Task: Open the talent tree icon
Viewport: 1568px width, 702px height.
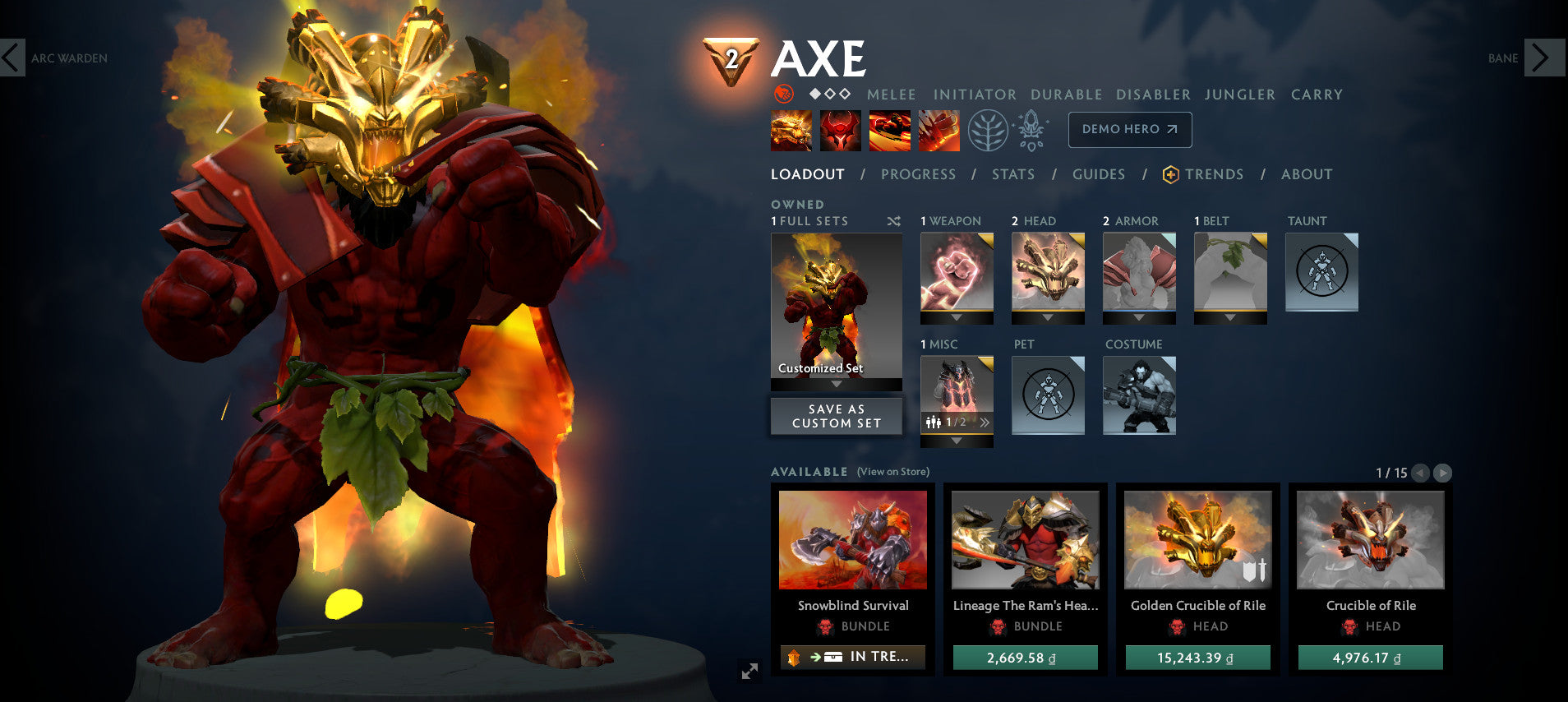Action: pos(990,130)
